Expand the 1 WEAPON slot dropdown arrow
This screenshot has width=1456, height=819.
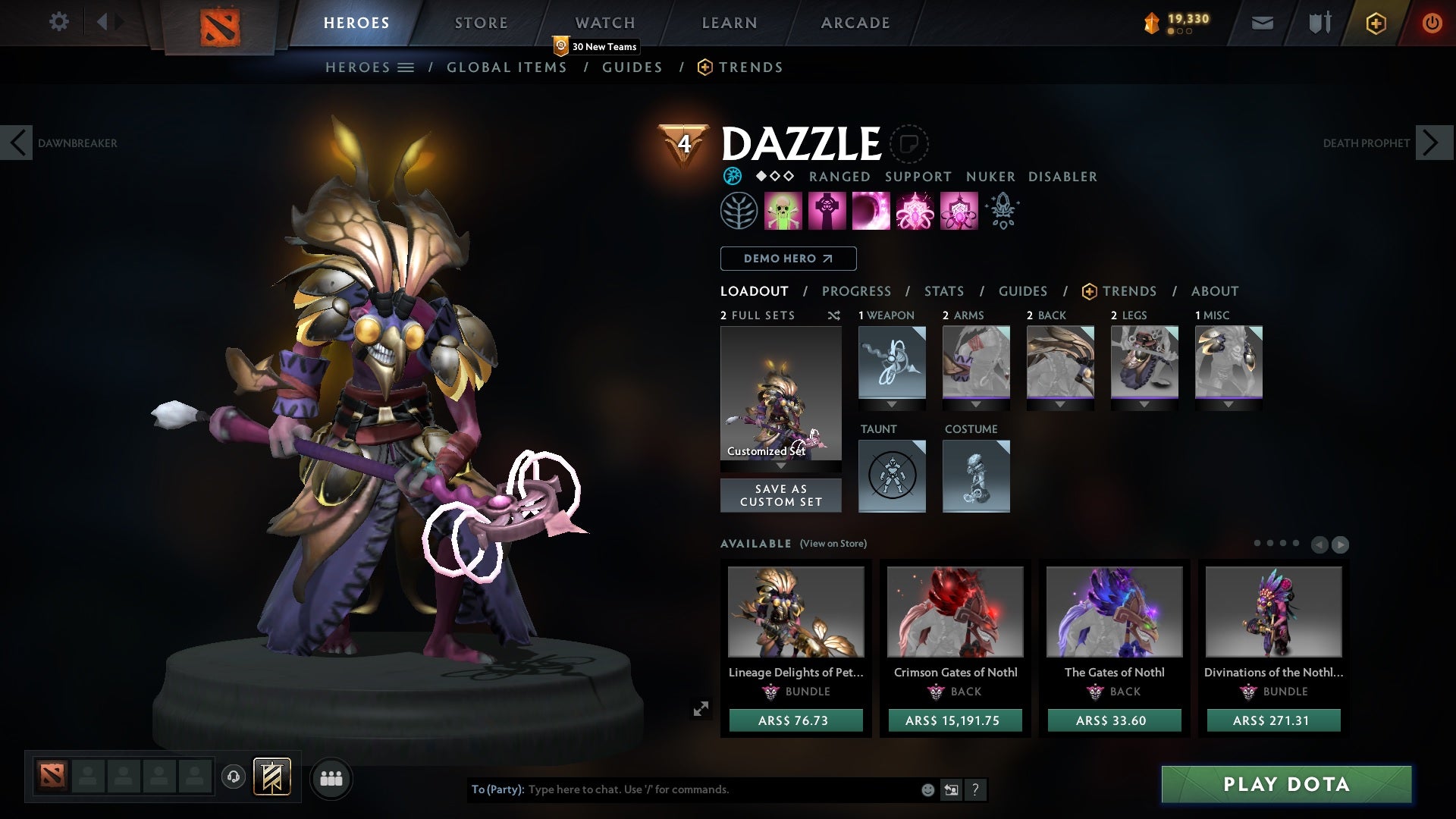(891, 404)
